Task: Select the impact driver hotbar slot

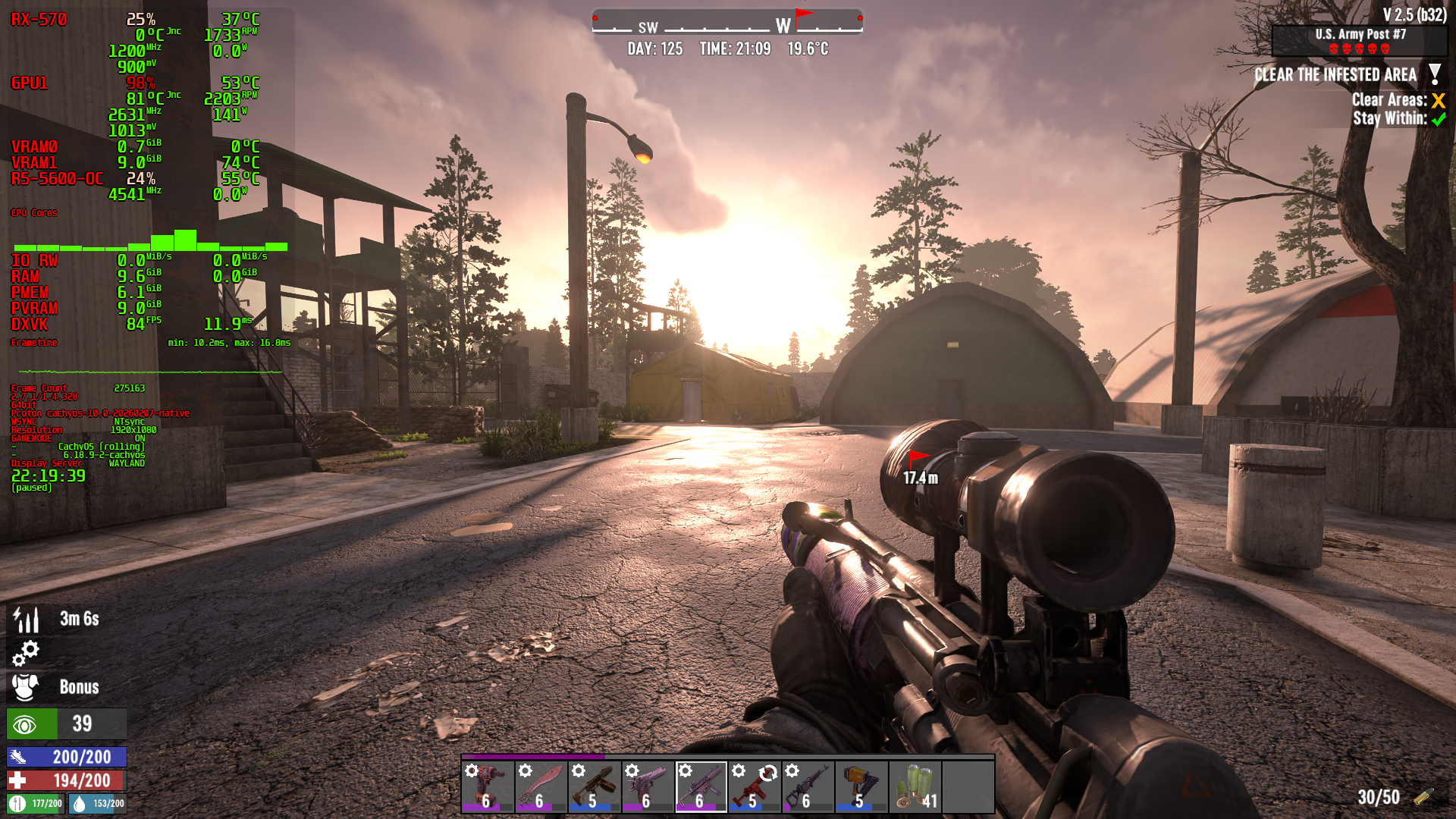Action: click(x=488, y=786)
